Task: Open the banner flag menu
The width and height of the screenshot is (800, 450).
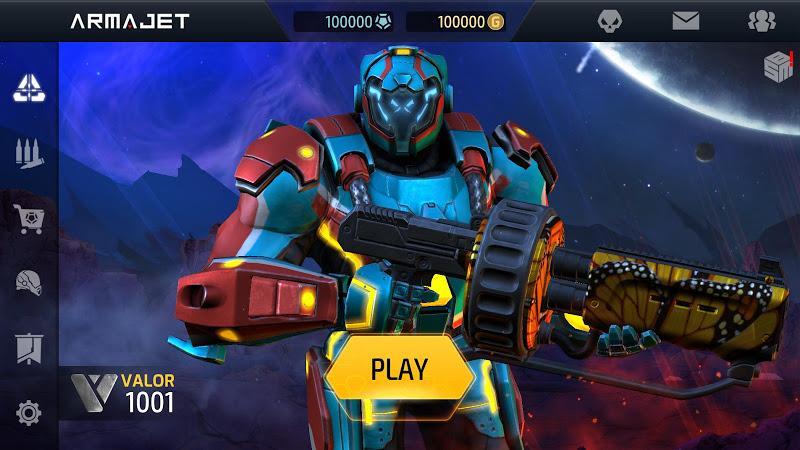Action: tap(28, 348)
